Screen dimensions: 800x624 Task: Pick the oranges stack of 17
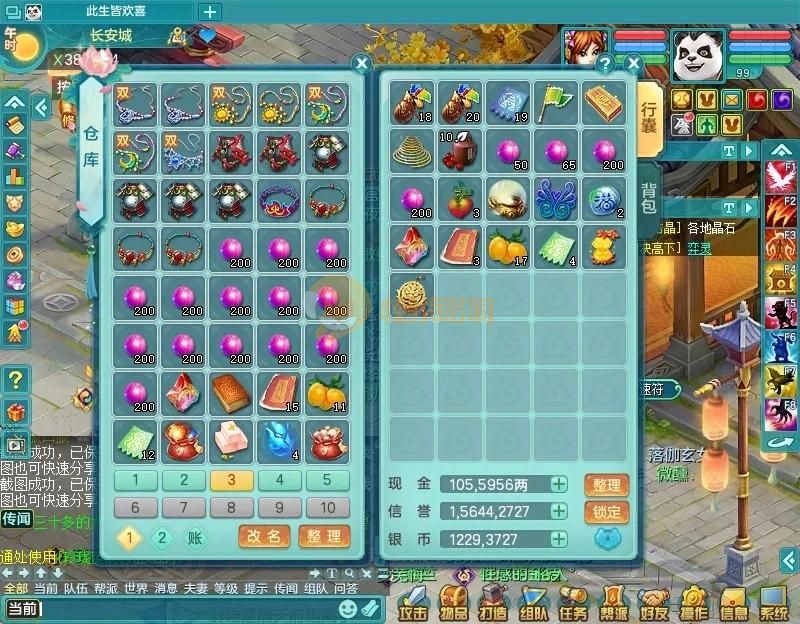tap(508, 246)
